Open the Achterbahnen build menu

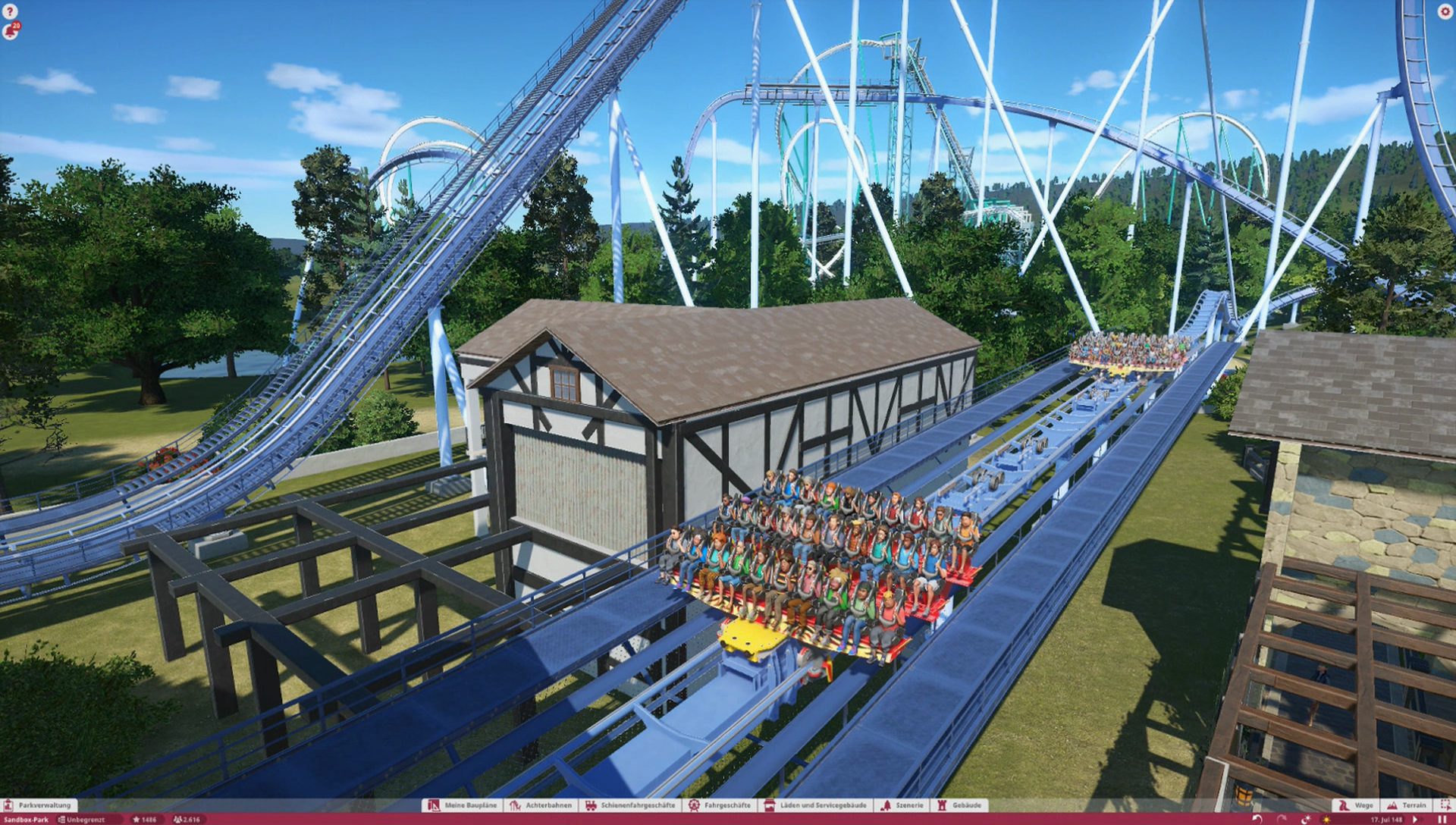[x=541, y=805]
